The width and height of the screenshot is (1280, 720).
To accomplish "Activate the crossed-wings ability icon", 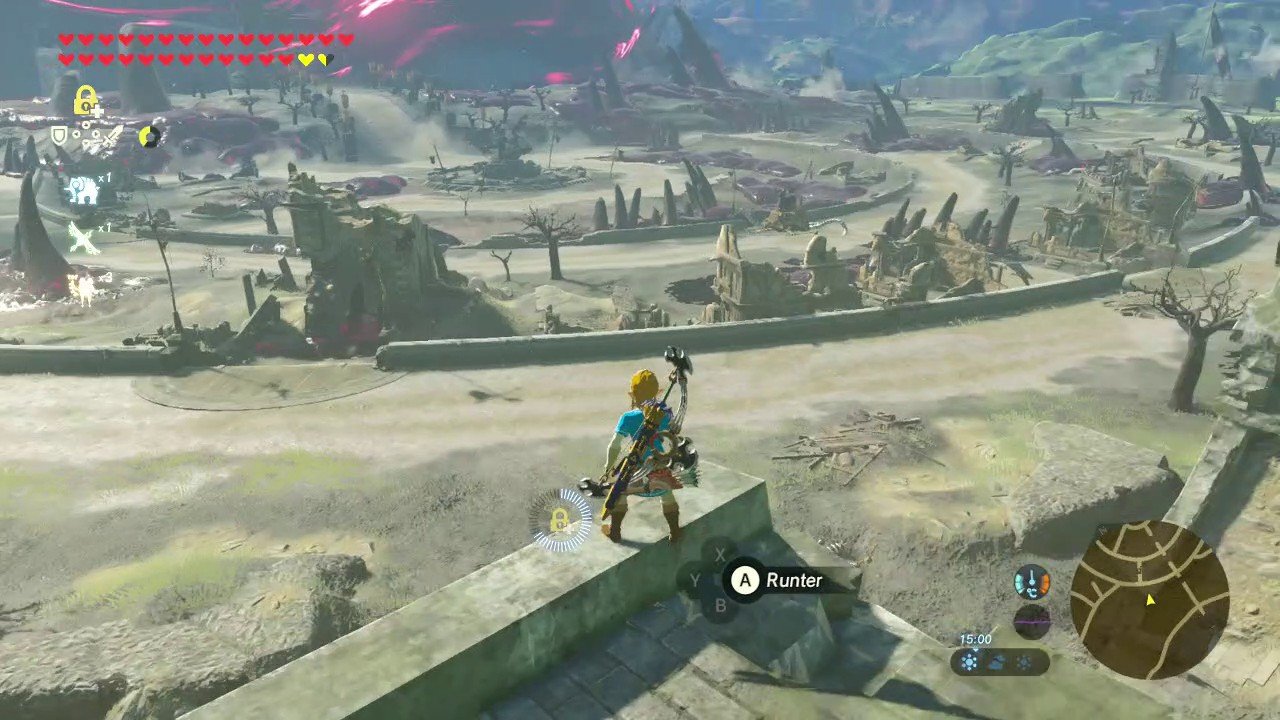I will 82,238.
